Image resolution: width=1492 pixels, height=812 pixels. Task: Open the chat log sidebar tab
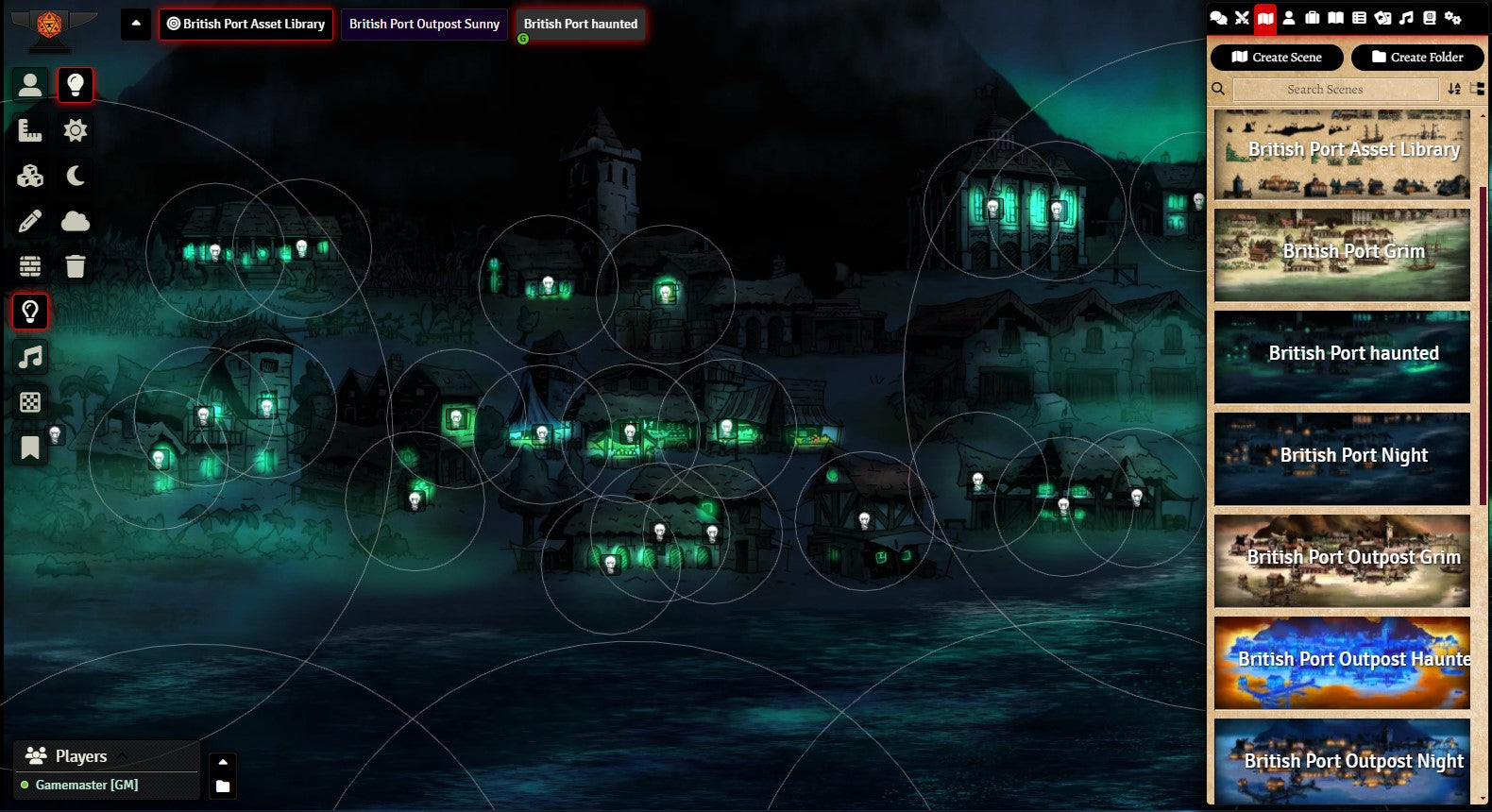pos(1218,18)
